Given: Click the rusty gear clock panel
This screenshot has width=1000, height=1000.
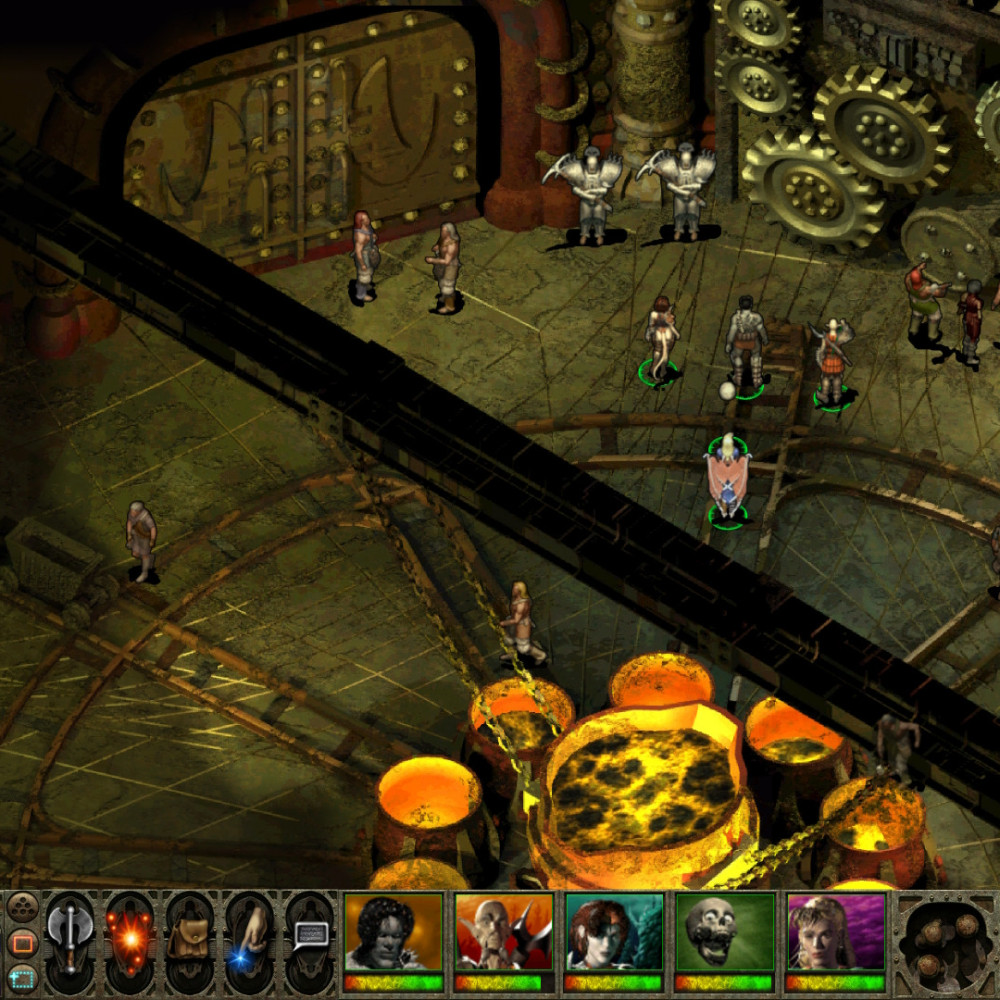Looking at the screenshot, I should (x=944, y=943).
